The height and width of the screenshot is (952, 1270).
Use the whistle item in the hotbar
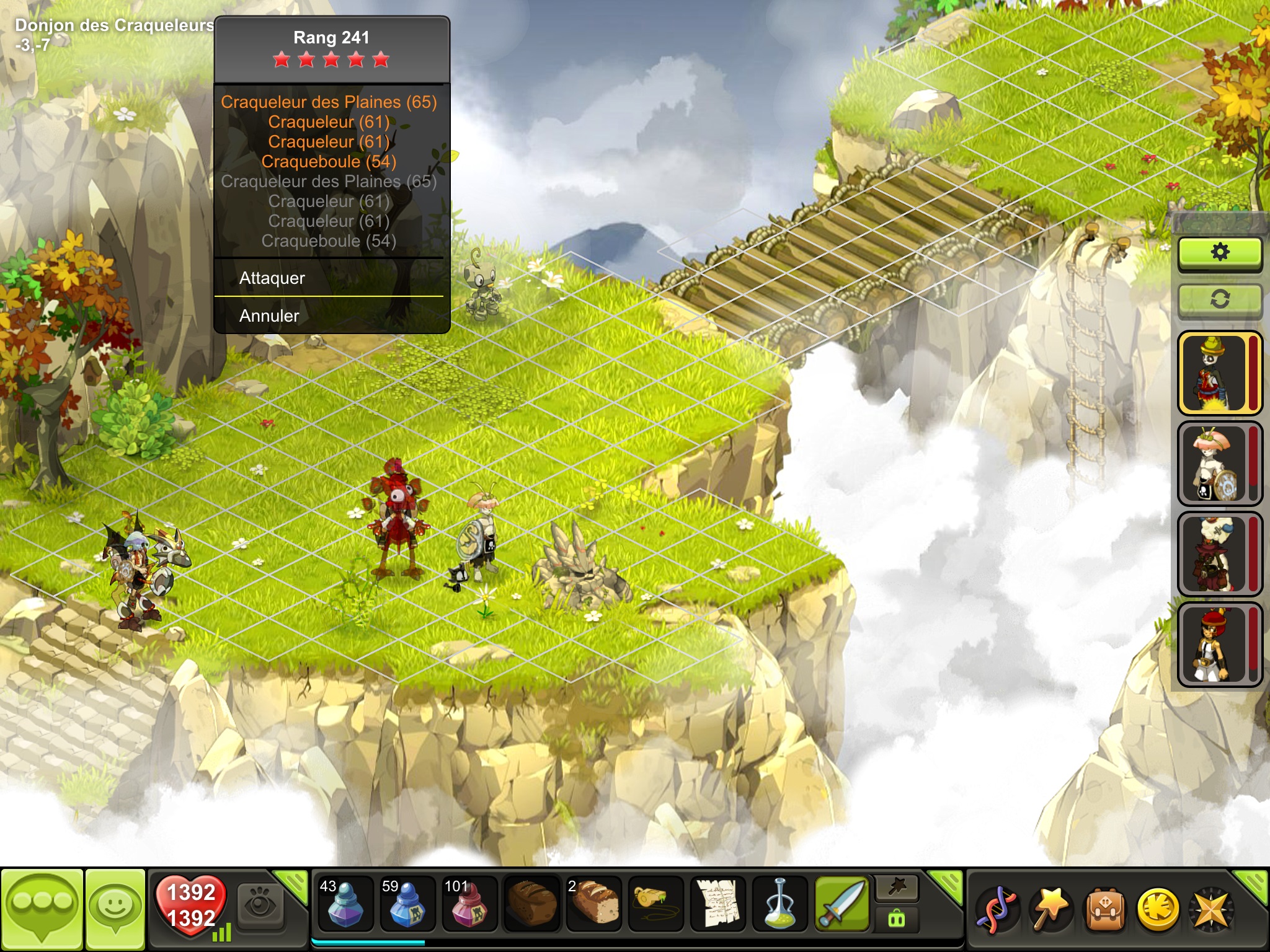point(655,904)
